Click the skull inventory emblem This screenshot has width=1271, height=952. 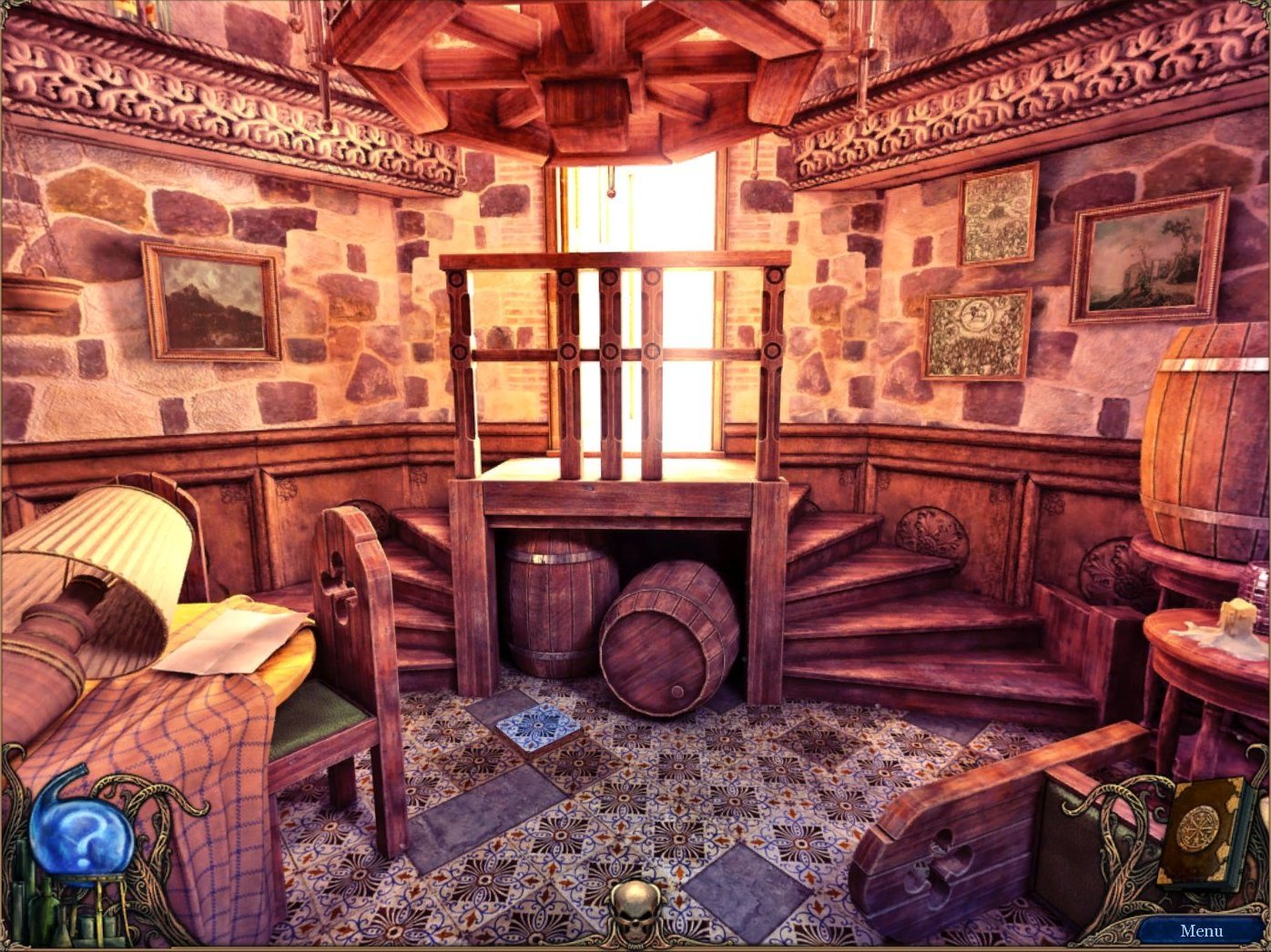click(635, 909)
